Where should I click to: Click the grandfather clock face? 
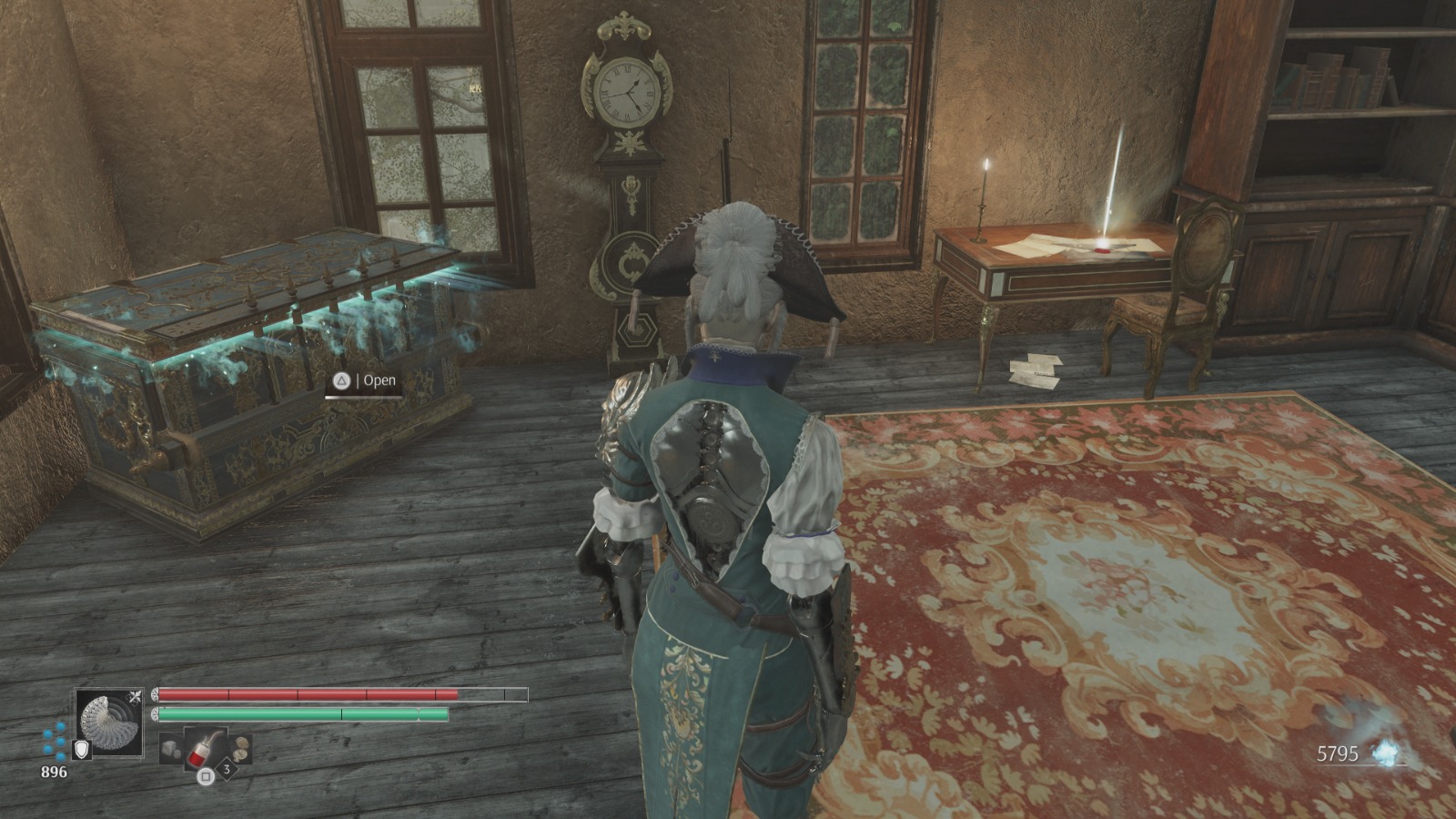[x=623, y=91]
